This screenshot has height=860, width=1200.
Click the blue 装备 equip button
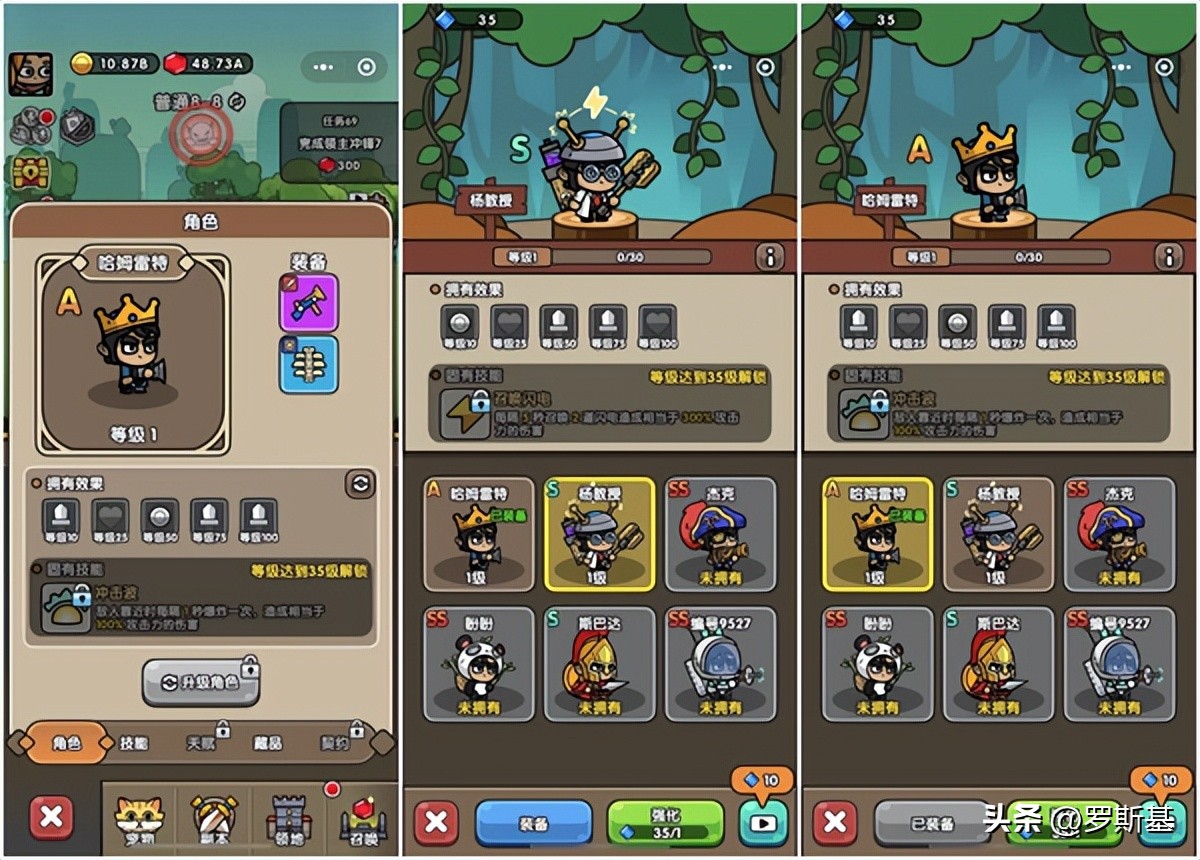tap(533, 823)
